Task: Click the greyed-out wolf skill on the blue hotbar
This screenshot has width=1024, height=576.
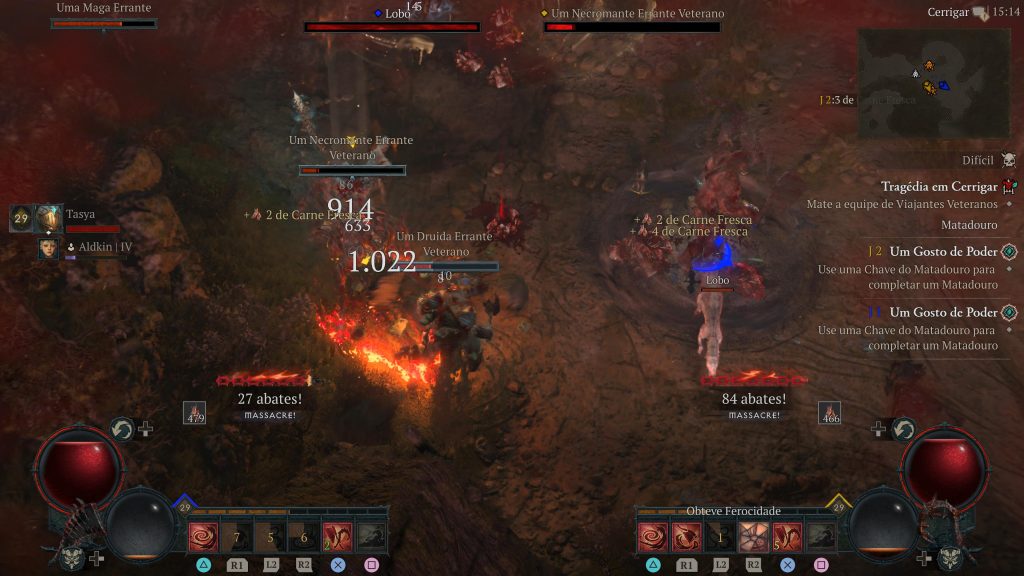Action: click(372, 537)
